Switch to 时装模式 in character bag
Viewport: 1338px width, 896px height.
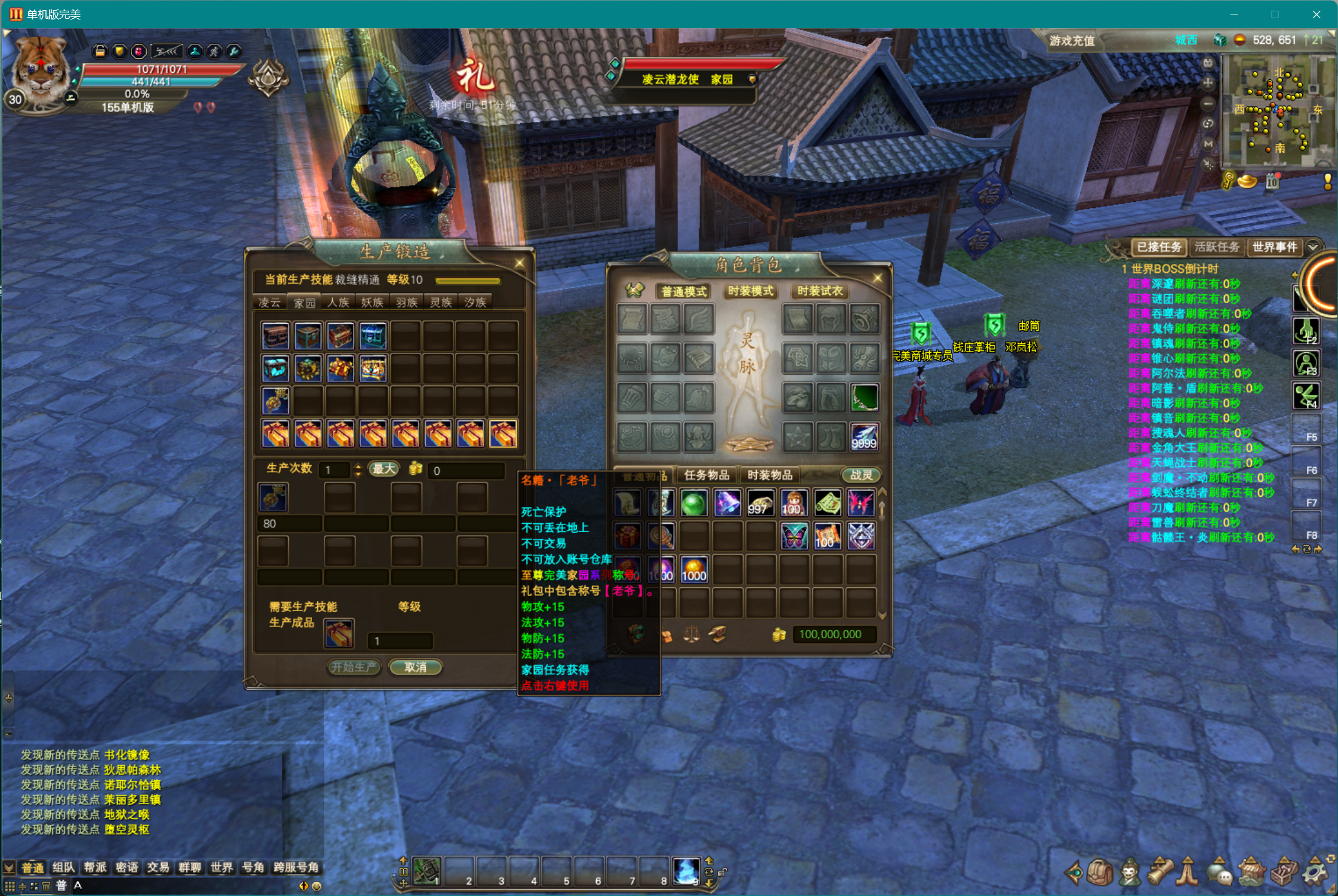pos(750,291)
